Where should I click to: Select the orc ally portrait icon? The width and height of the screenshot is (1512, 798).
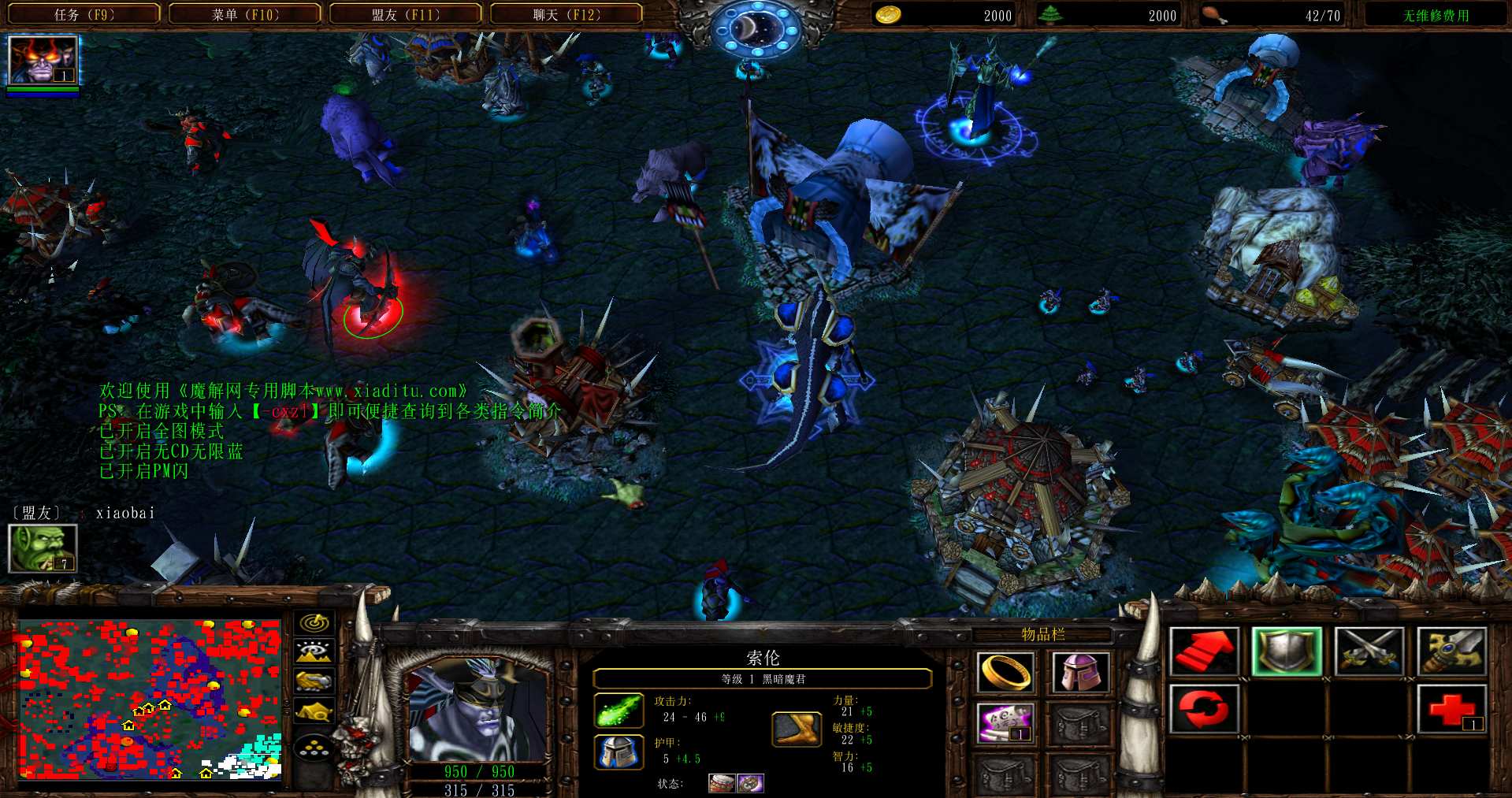pos(43,547)
